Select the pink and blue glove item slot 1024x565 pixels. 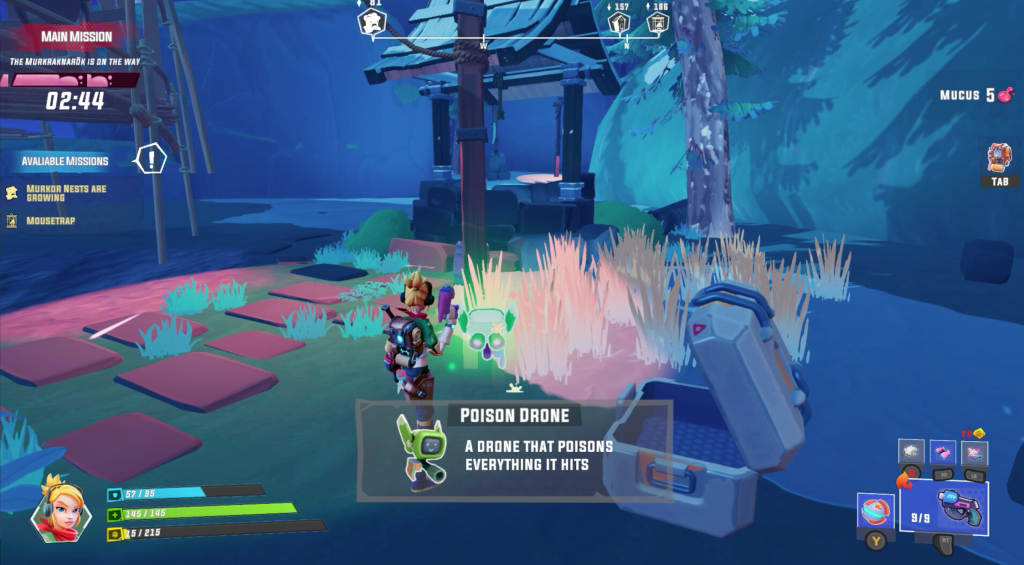coord(943,453)
